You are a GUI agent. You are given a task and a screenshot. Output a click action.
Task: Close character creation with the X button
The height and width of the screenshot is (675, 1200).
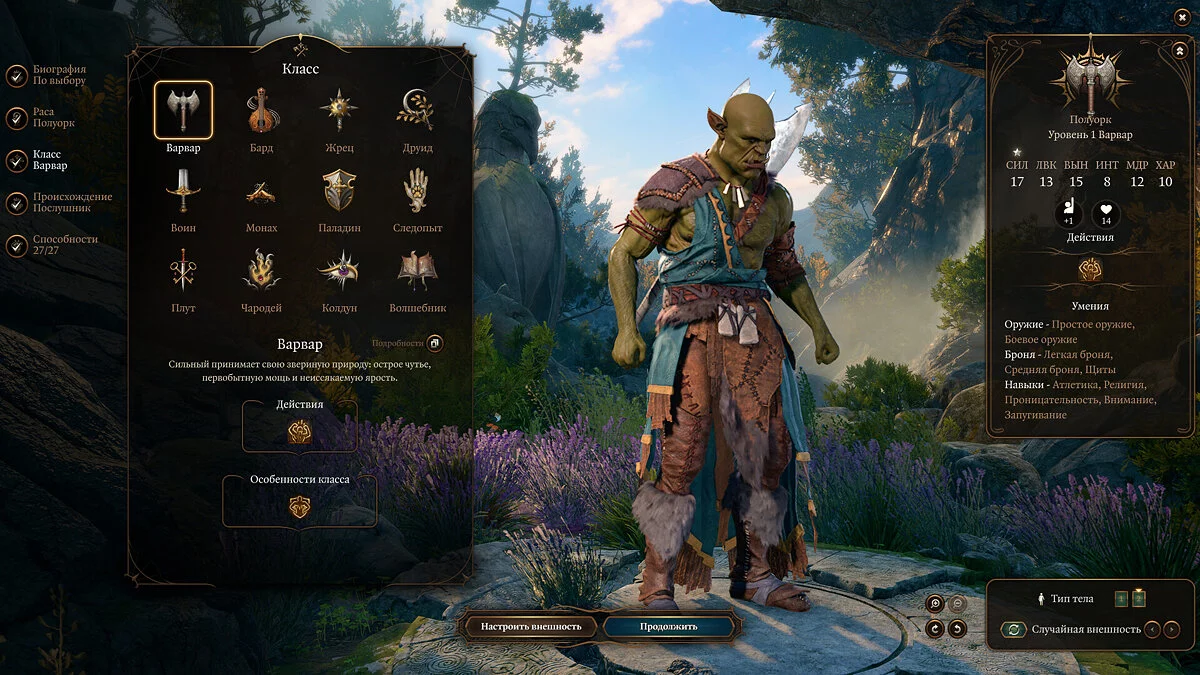click(1183, 16)
